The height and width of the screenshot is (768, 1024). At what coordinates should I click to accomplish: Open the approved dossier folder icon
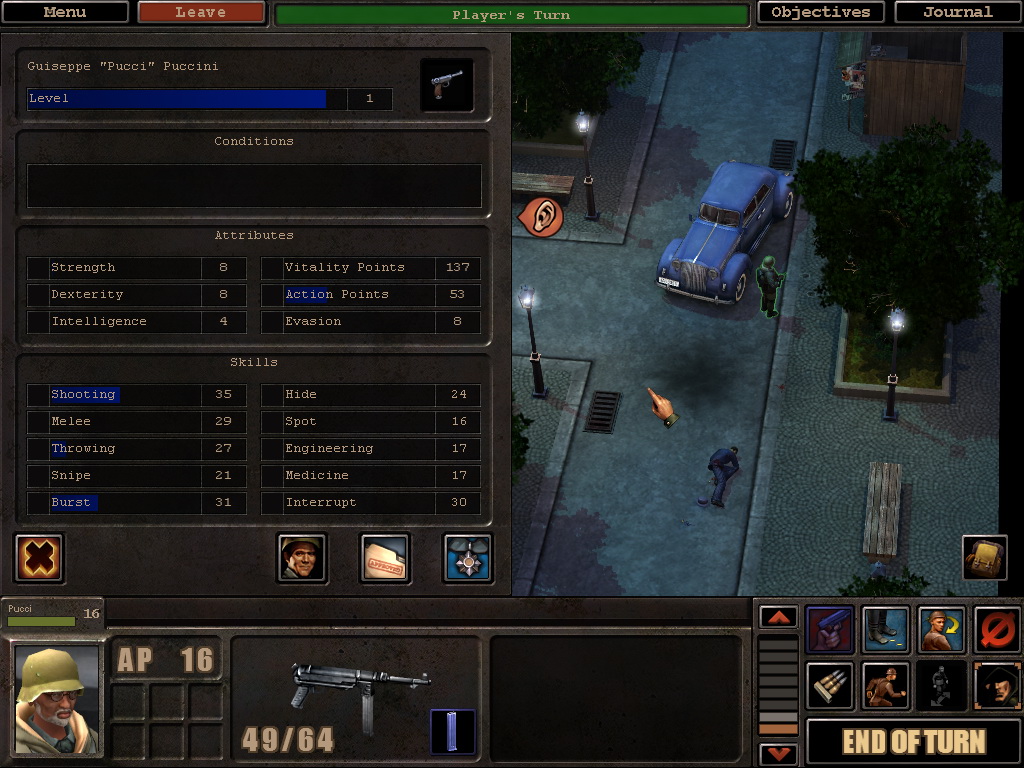click(385, 558)
